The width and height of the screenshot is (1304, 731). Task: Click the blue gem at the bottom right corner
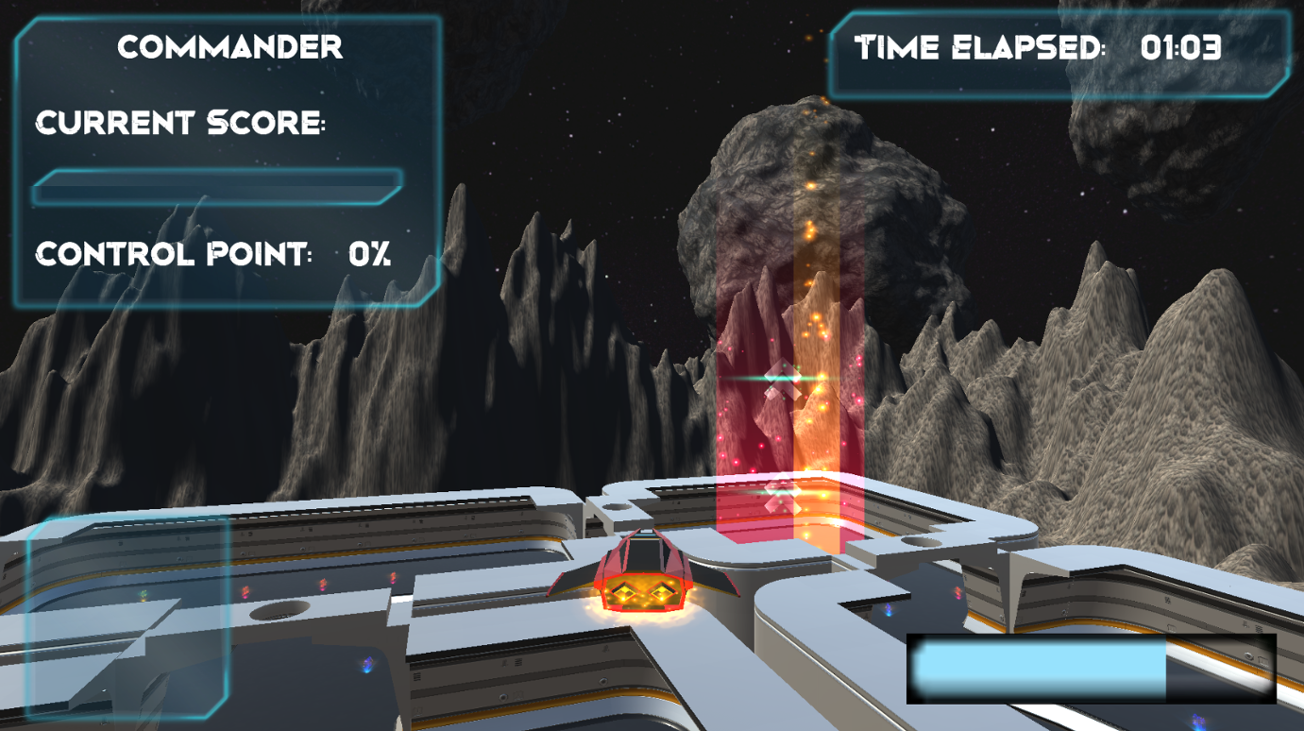[x=1196, y=721]
